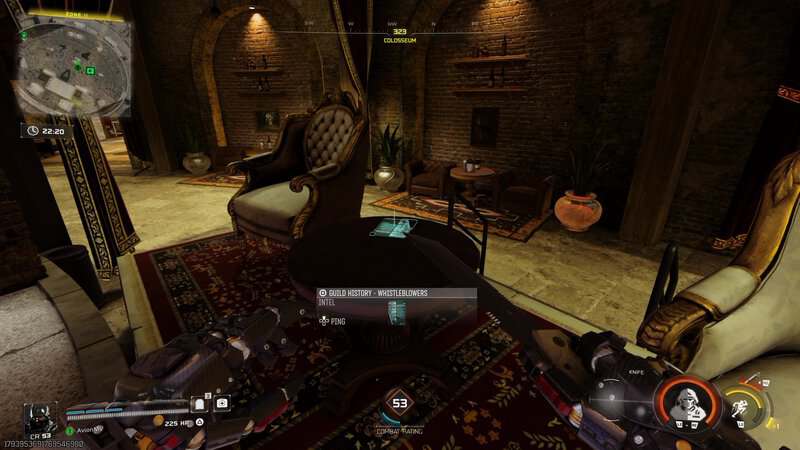Click the Combat Rating 53 badge
The image size is (800, 450).
coord(400,404)
